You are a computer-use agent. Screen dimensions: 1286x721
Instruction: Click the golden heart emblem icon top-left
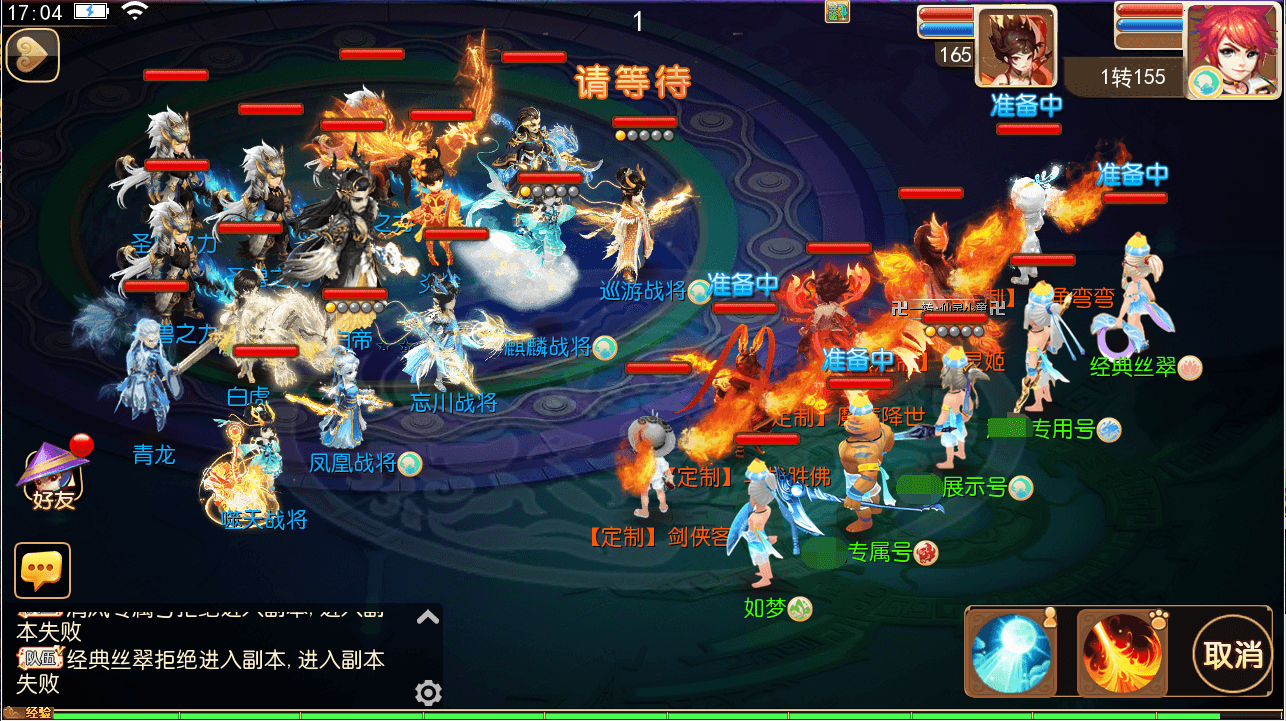pyautogui.click(x=32, y=56)
